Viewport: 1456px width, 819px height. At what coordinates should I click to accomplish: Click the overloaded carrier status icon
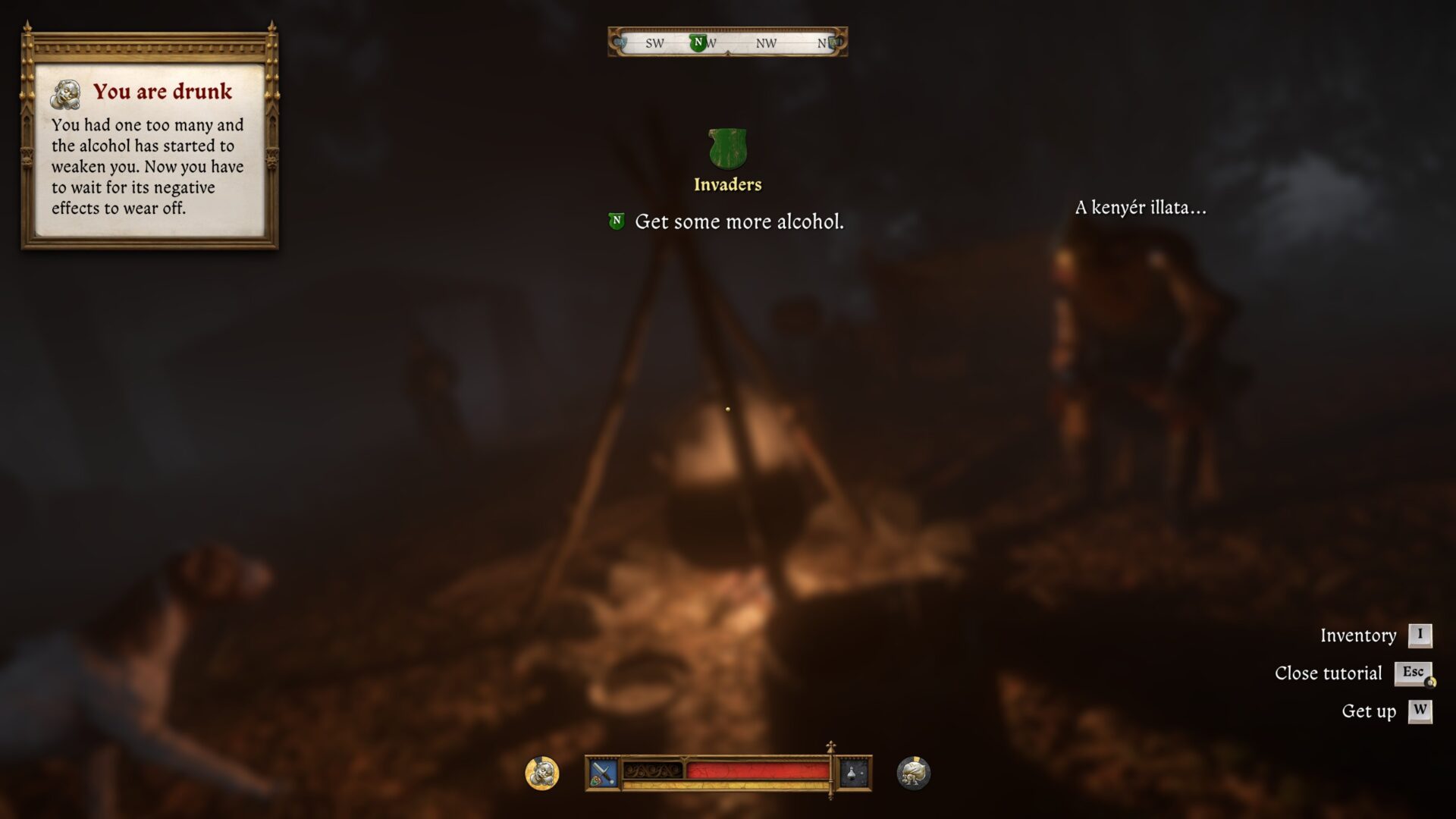coord(913,773)
